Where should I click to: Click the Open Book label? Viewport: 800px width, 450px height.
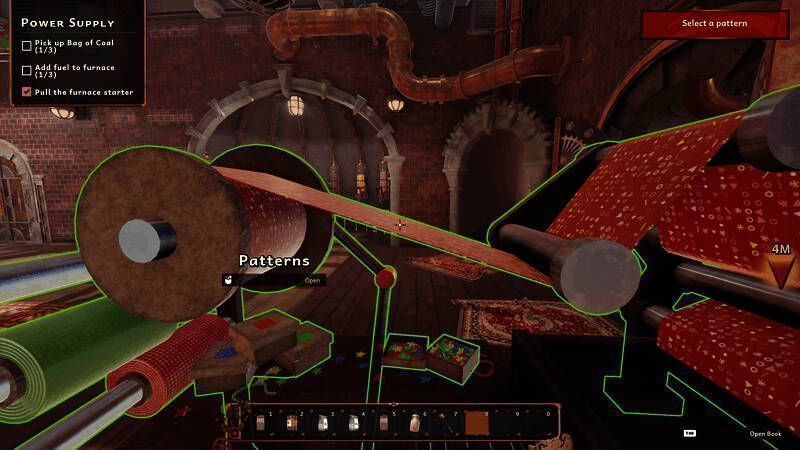coord(765,433)
